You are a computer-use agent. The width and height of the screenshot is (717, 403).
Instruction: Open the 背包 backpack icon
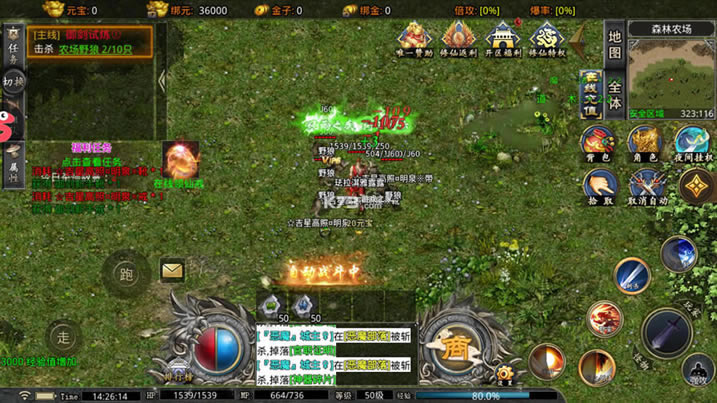[598, 141]
